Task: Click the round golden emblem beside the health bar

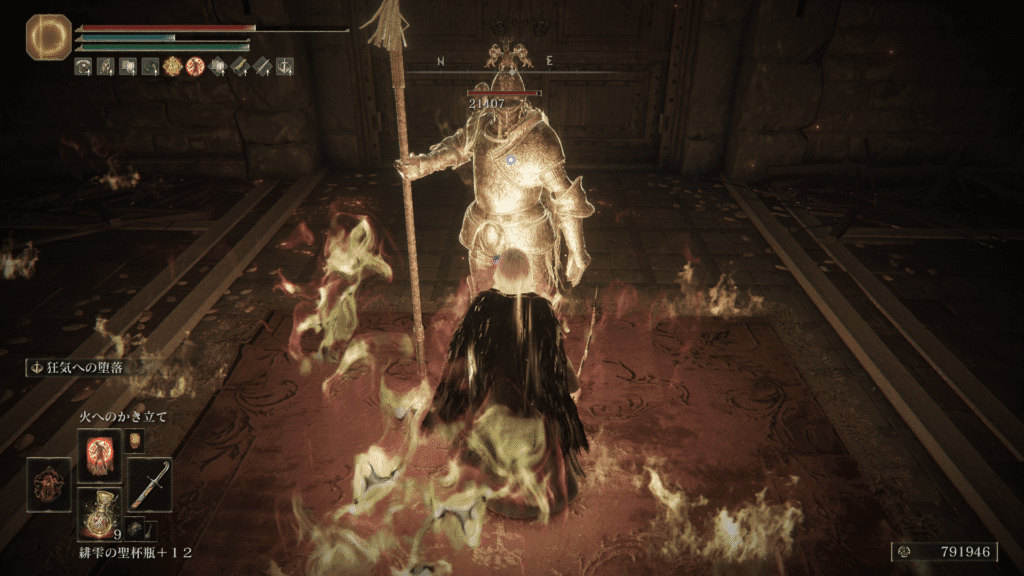Action: tap(45, 36)
